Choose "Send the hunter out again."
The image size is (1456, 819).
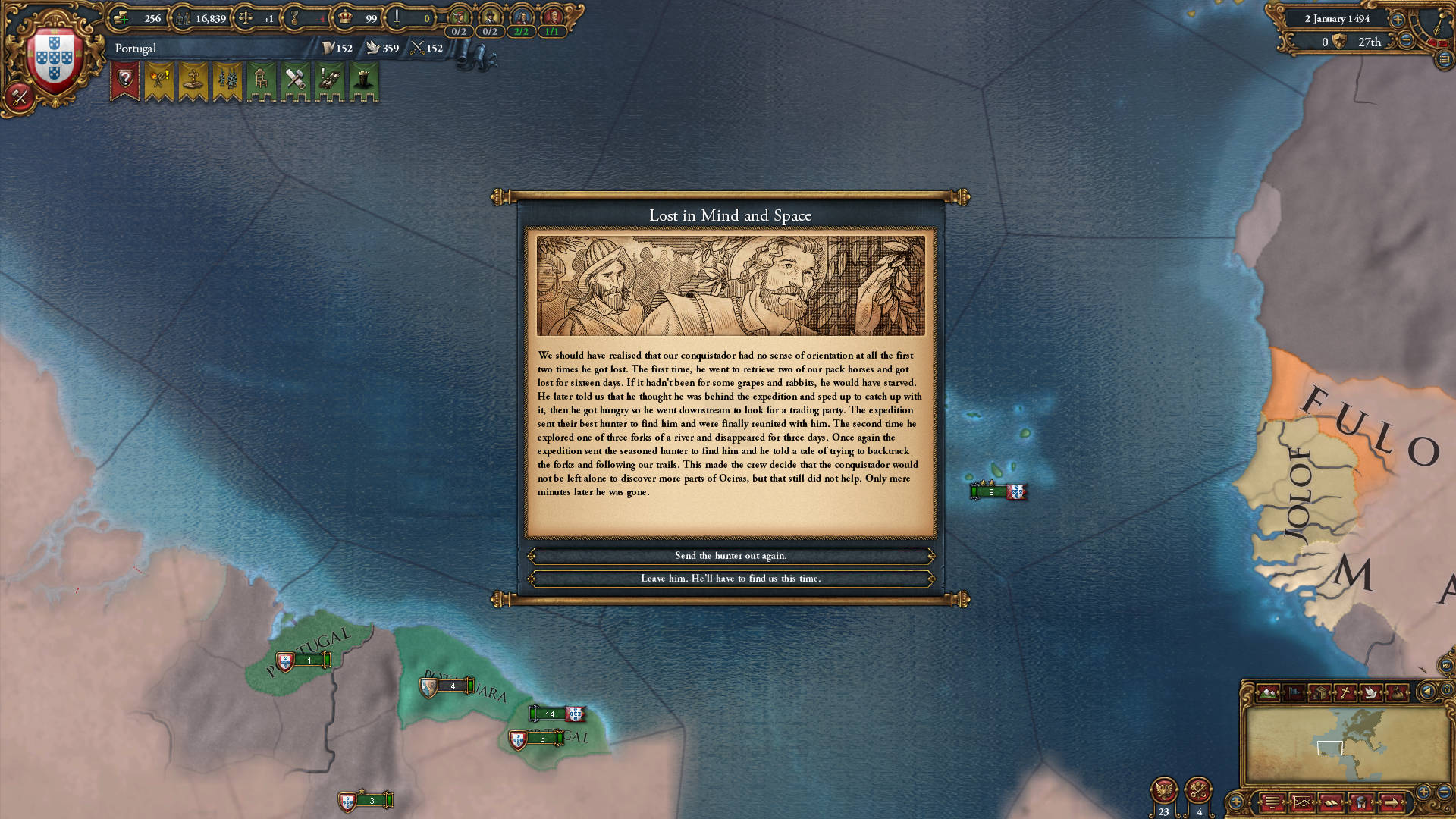click(x=730, y=556)
